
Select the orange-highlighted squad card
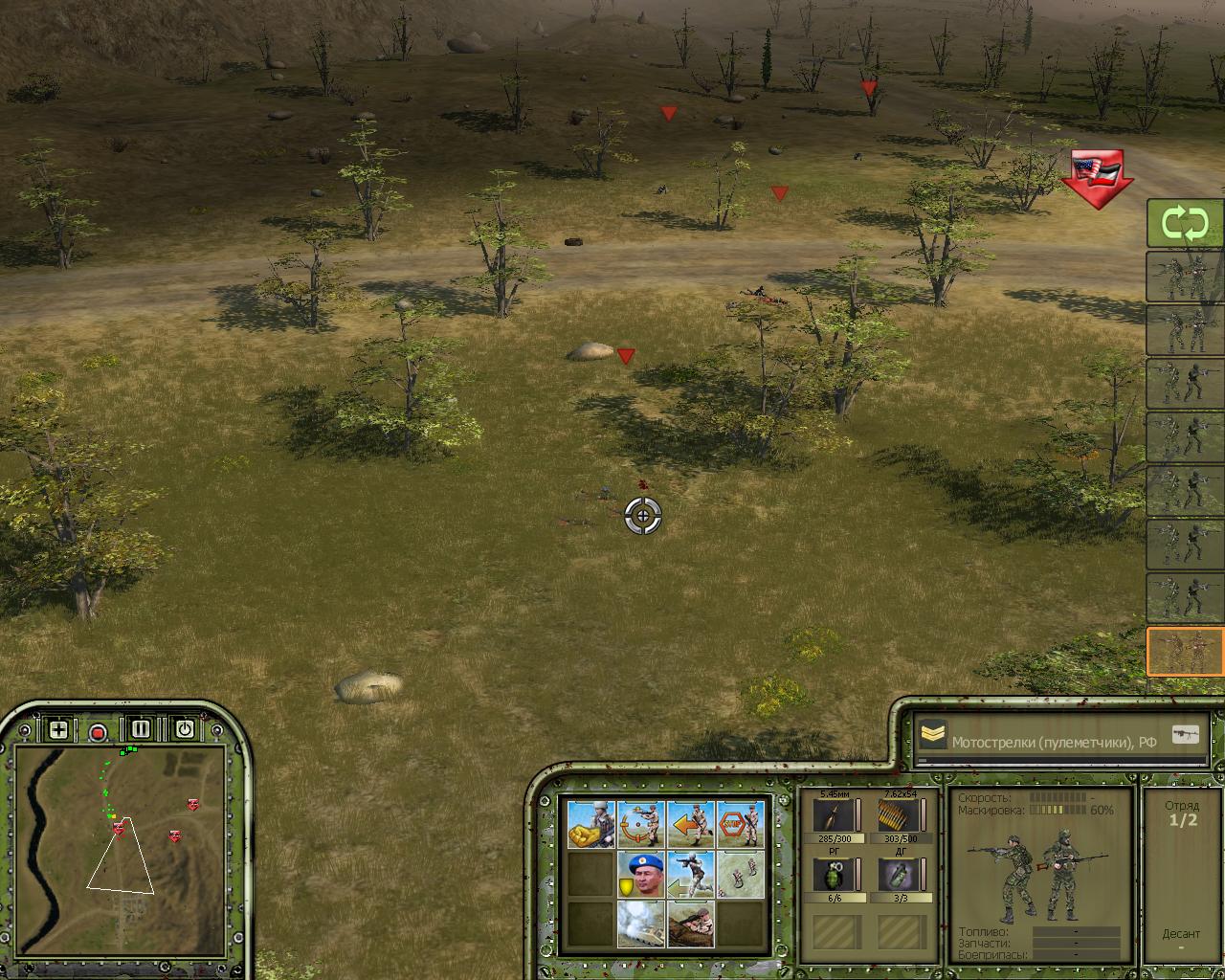[x=1185, y=652]
